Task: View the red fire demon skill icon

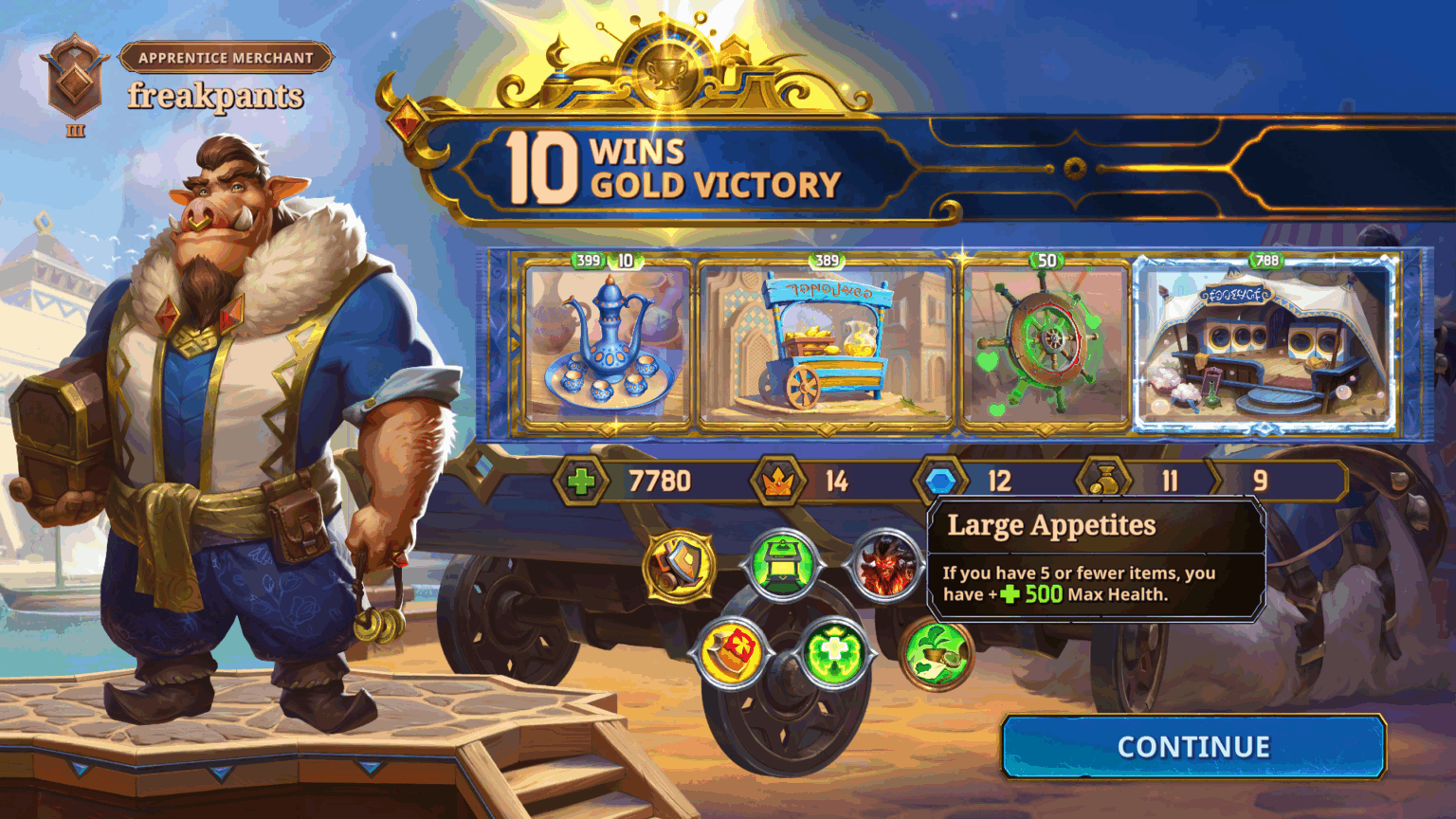Action: [884, 566]
